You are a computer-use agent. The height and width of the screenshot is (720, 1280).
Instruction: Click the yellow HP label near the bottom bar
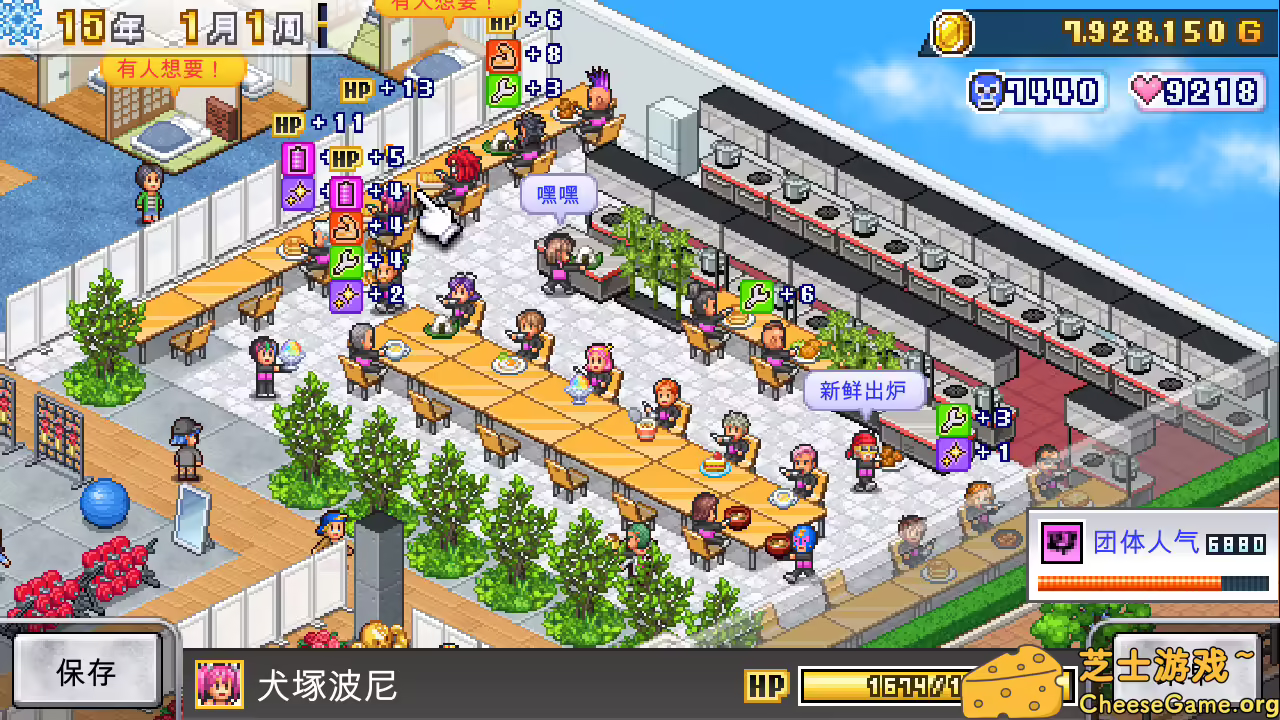[x=767, y=686]
